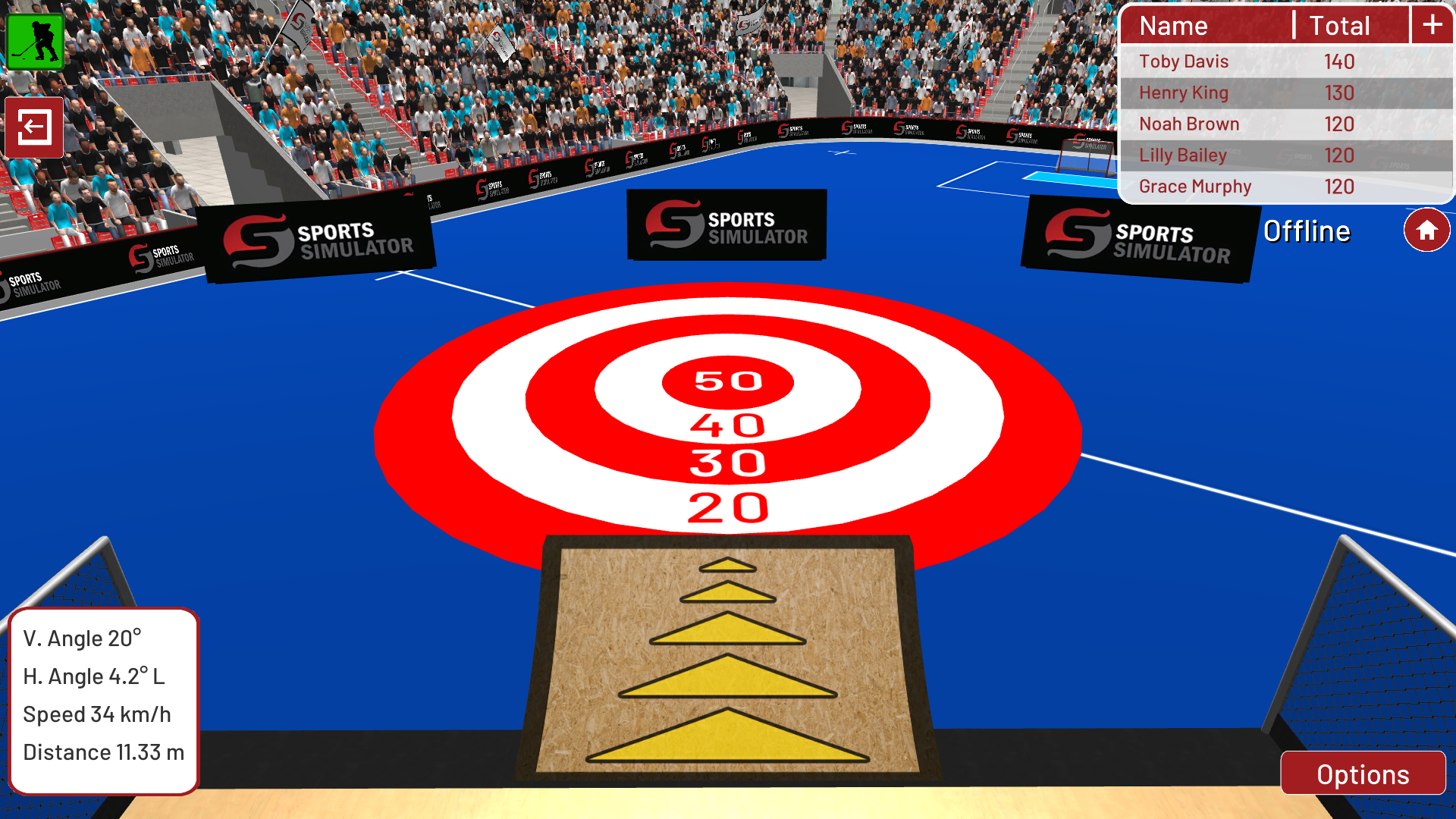
Task: Switch to the Offline mode label
Action: tap(1307, 231)
